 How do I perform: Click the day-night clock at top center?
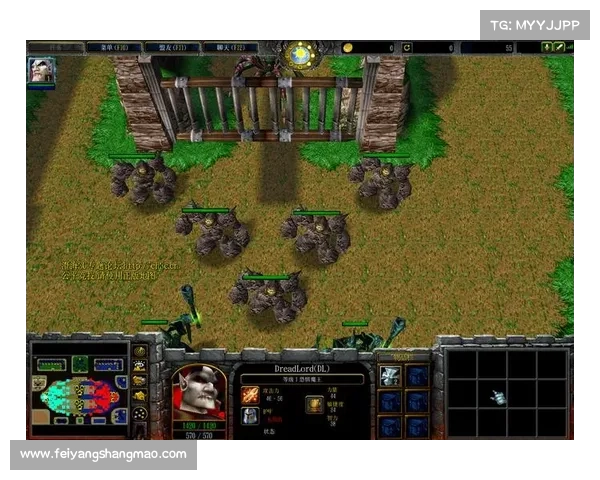tap(298, 54)
